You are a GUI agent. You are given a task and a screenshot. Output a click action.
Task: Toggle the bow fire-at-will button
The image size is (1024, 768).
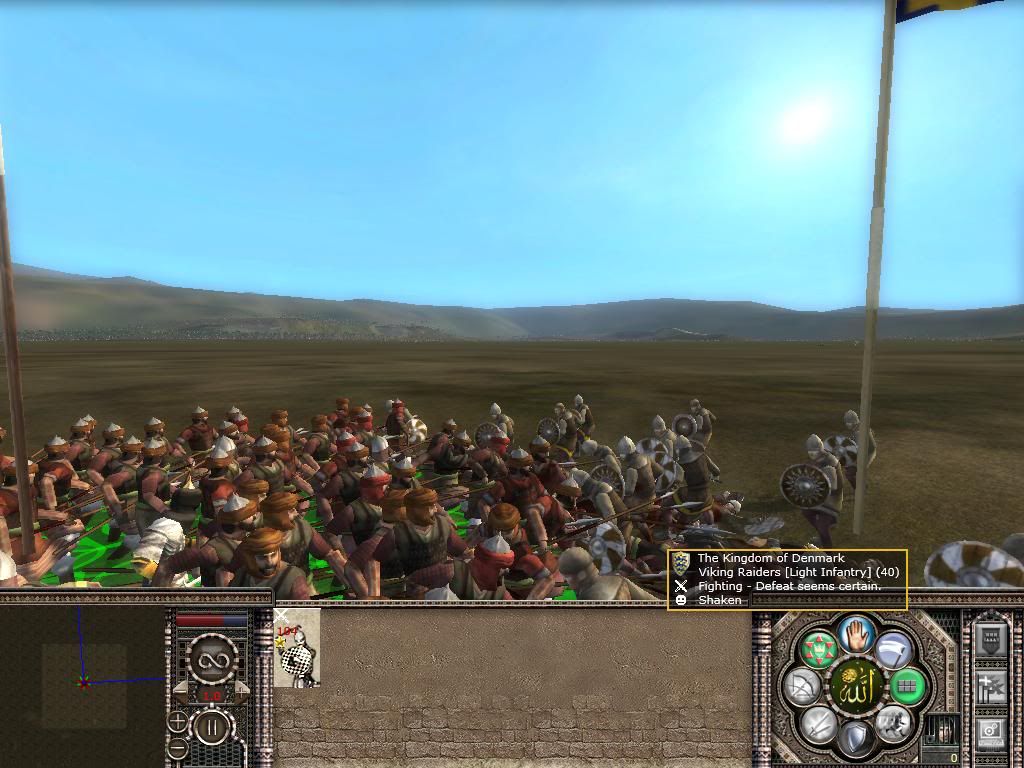[802, 686]
